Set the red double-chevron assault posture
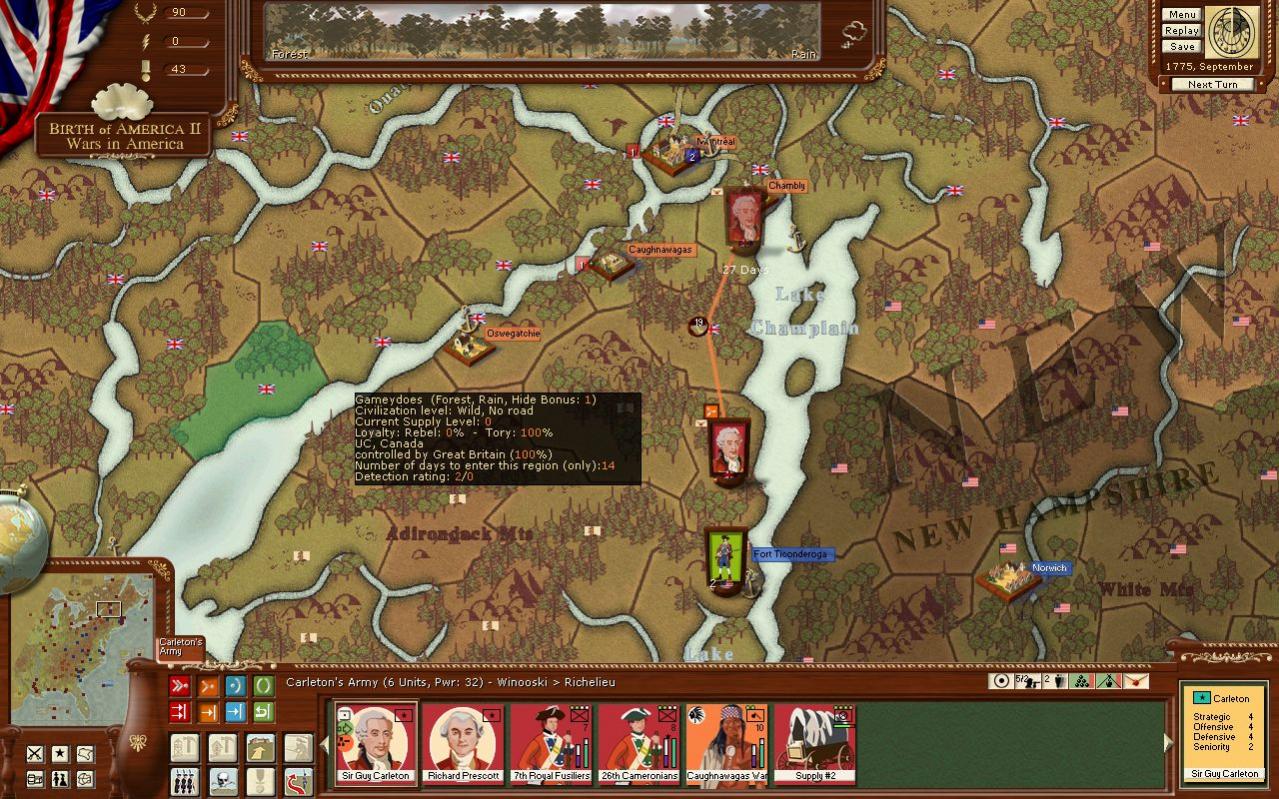Screen dimensions: 1279x799 (180, 686)
